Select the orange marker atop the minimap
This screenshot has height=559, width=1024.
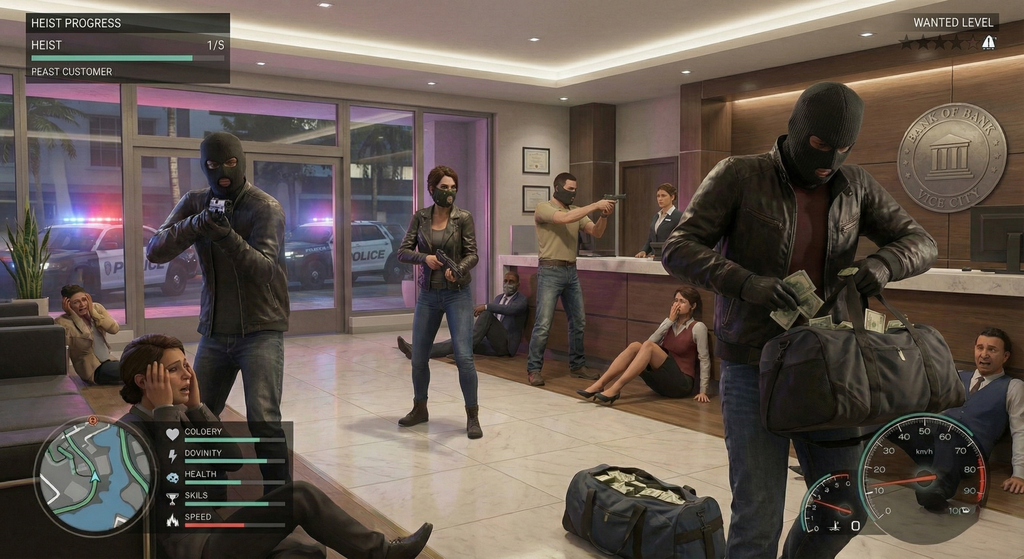93,421
